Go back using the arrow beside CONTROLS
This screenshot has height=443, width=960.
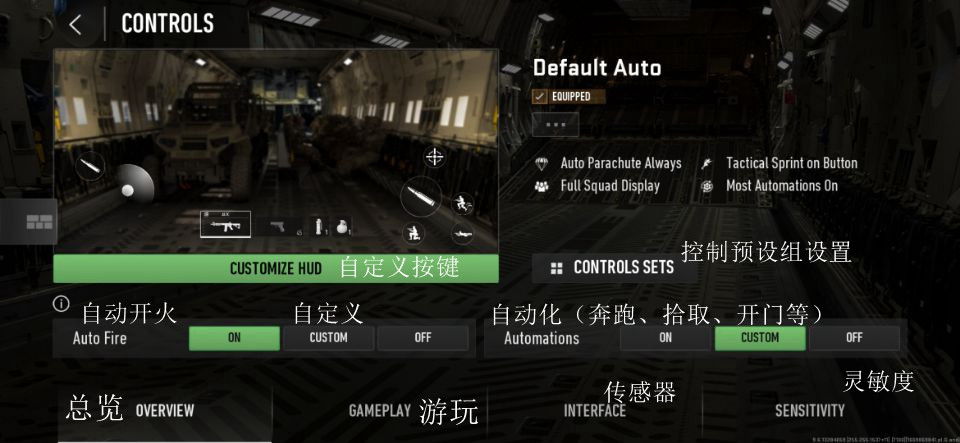click(x=76, y=24)
